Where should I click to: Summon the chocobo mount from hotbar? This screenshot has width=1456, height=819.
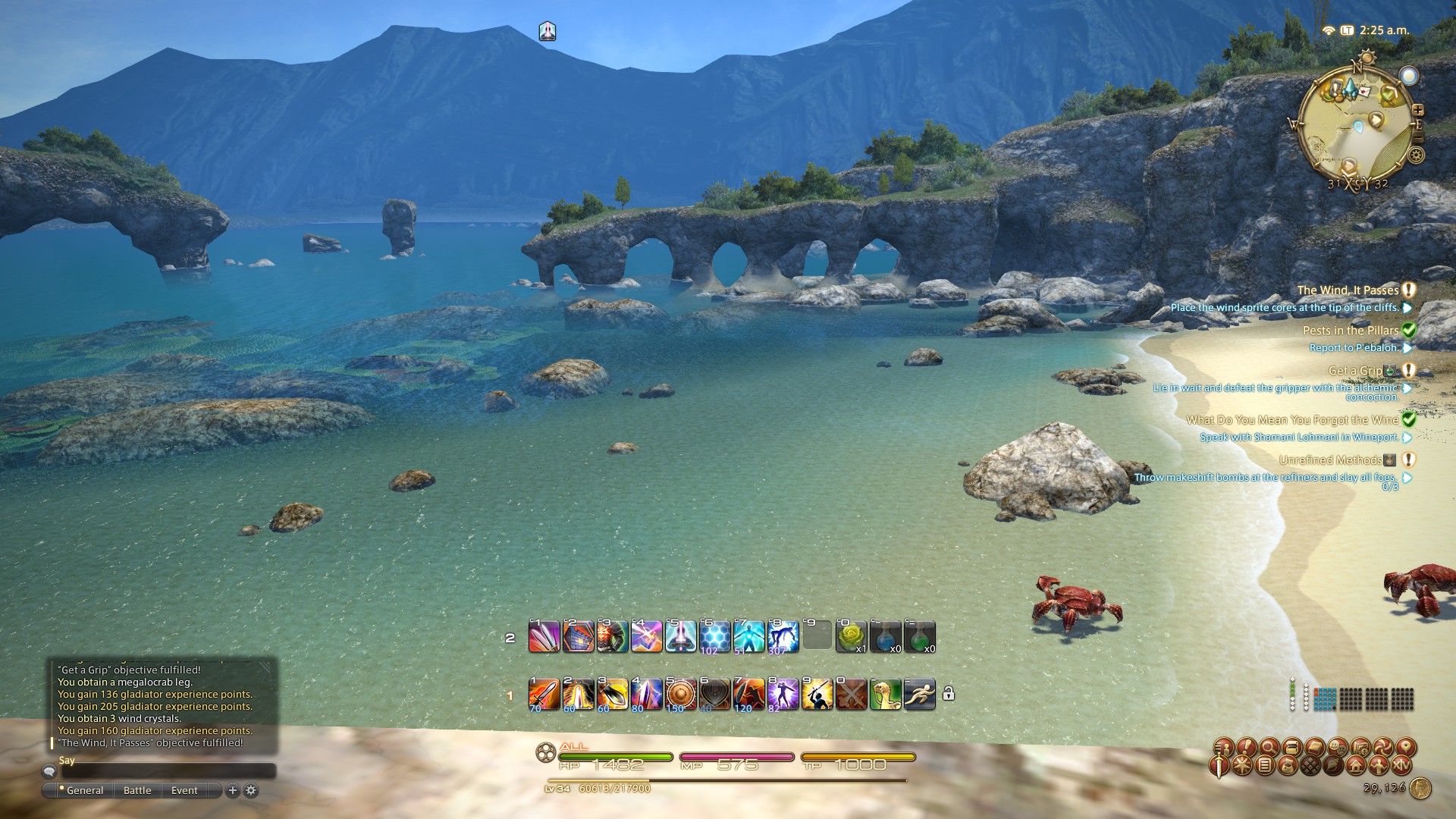point(885,694)
